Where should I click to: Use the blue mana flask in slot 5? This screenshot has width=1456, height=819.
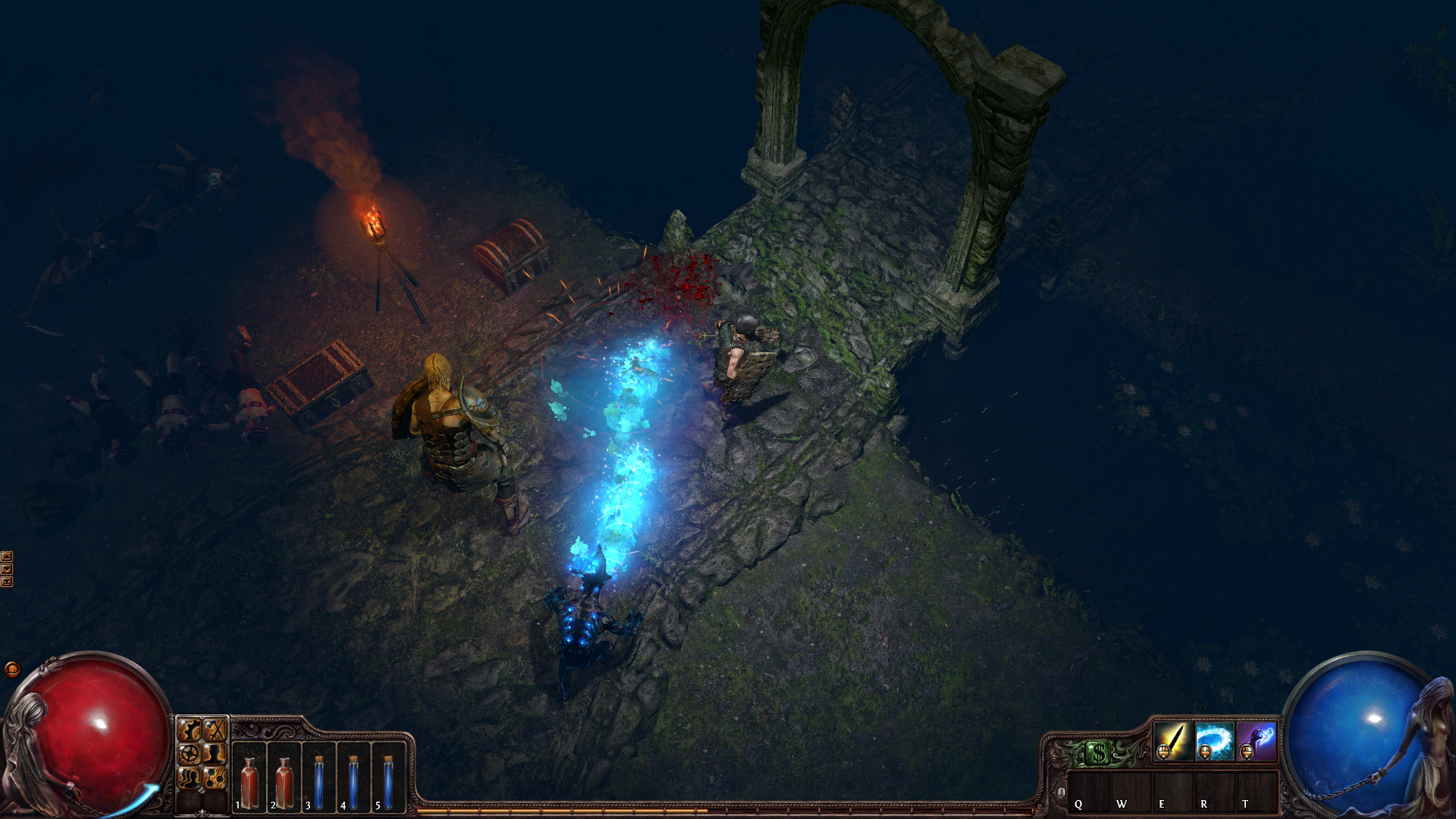pyautogui.click(x=388, y=781)
